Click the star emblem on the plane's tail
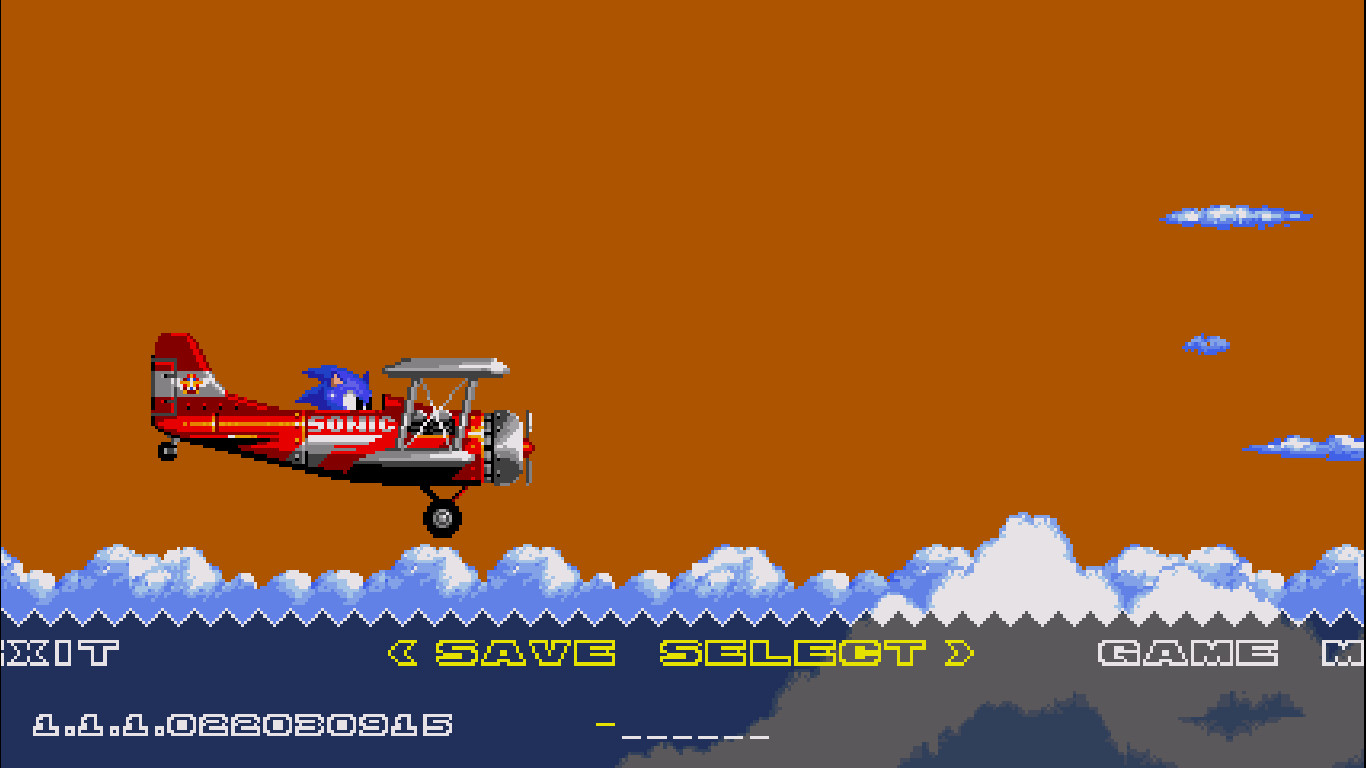Viewport: 1366px width, 768px height. click(192, 382)
